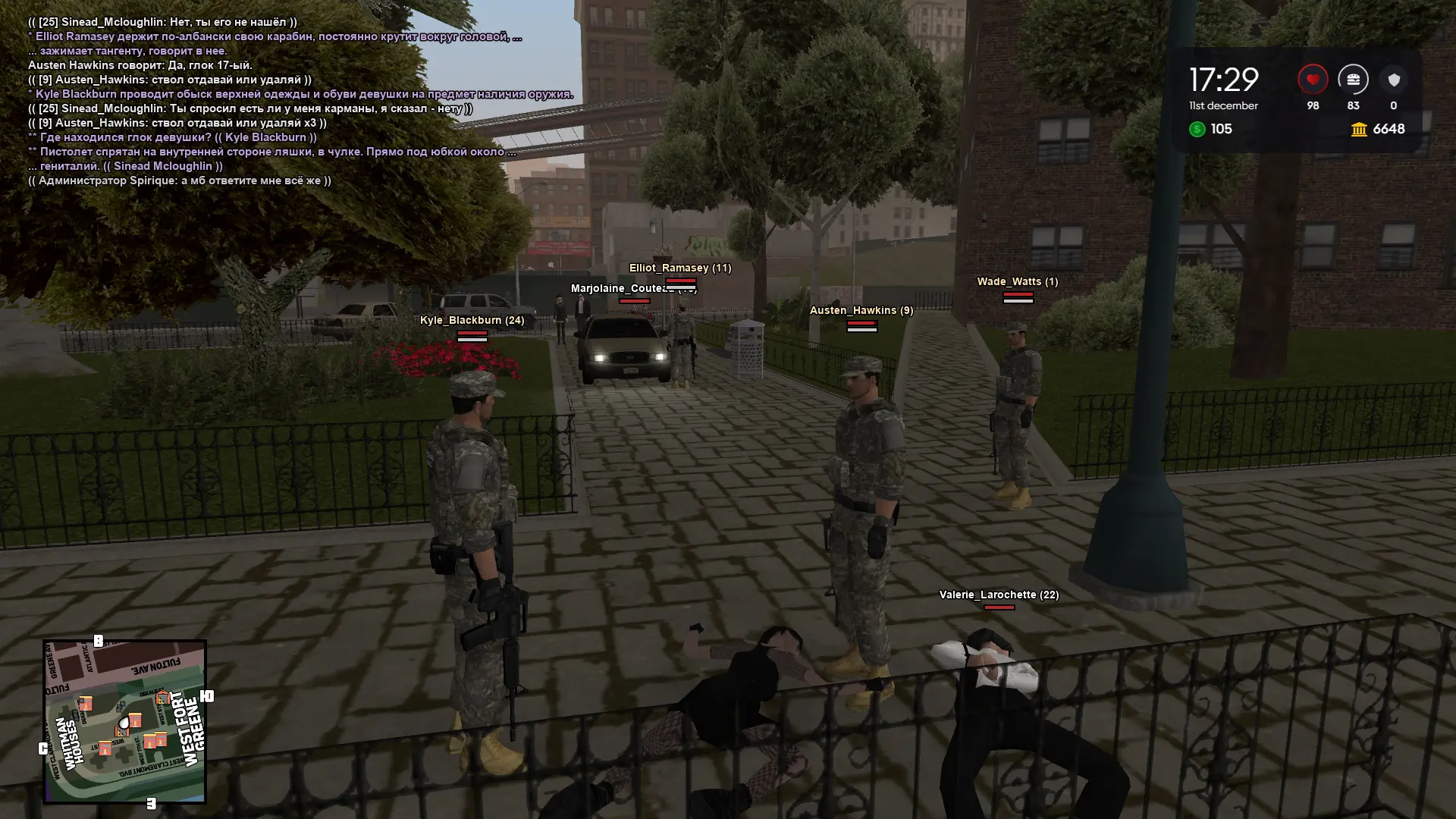
Task: Select the shield armor icon
Action: tap(1394, 80)
